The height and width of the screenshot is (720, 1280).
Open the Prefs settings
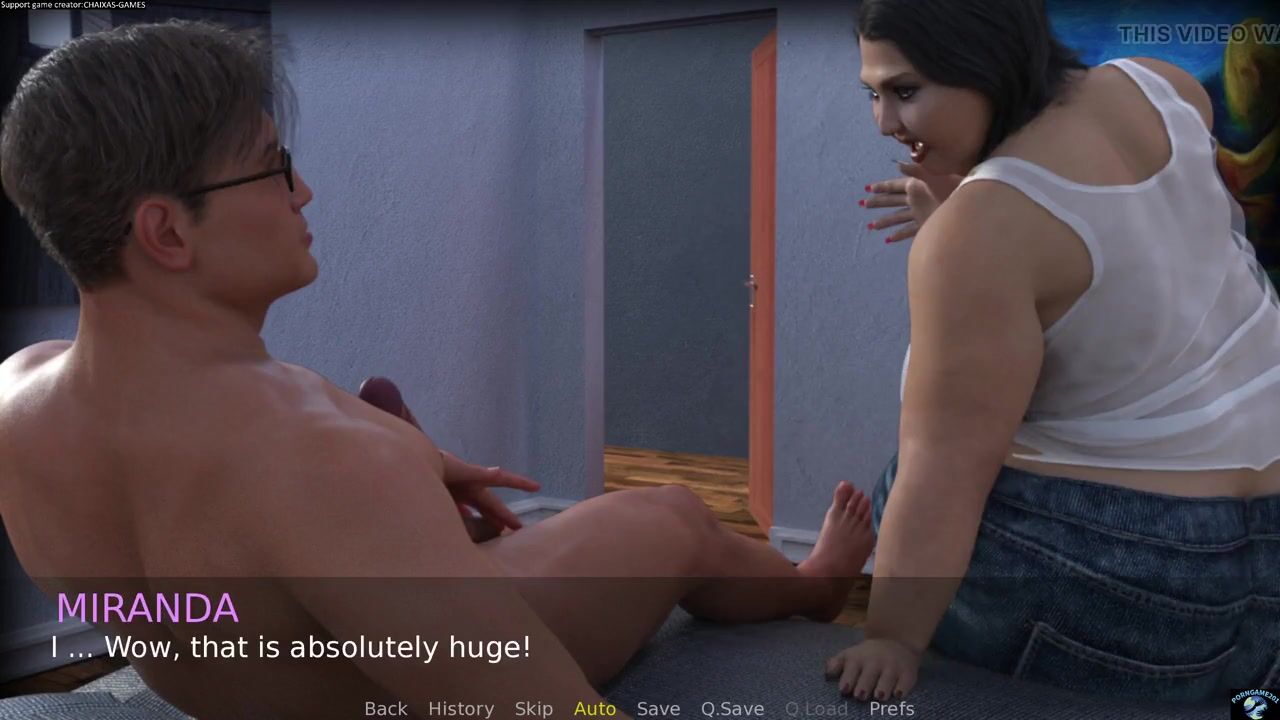[891, 708]
